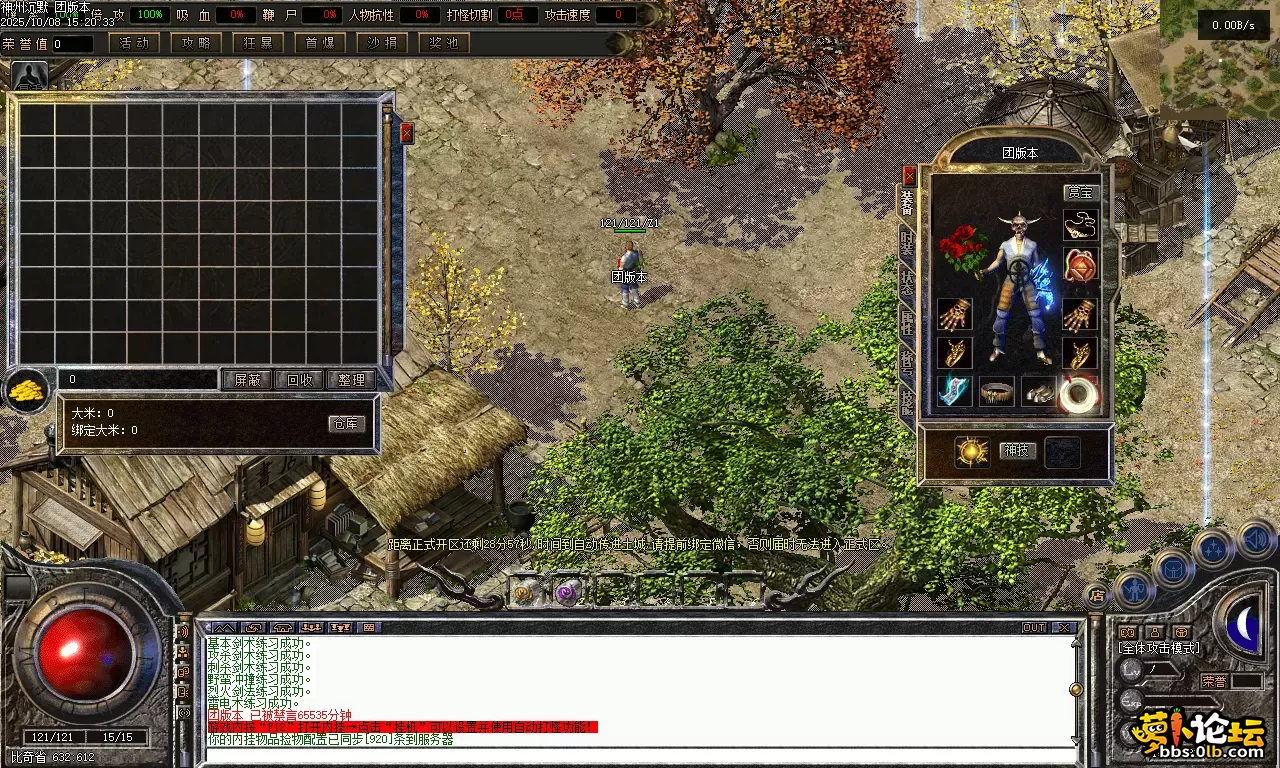Click the 狂暴 berserk button

click(258, 43)
